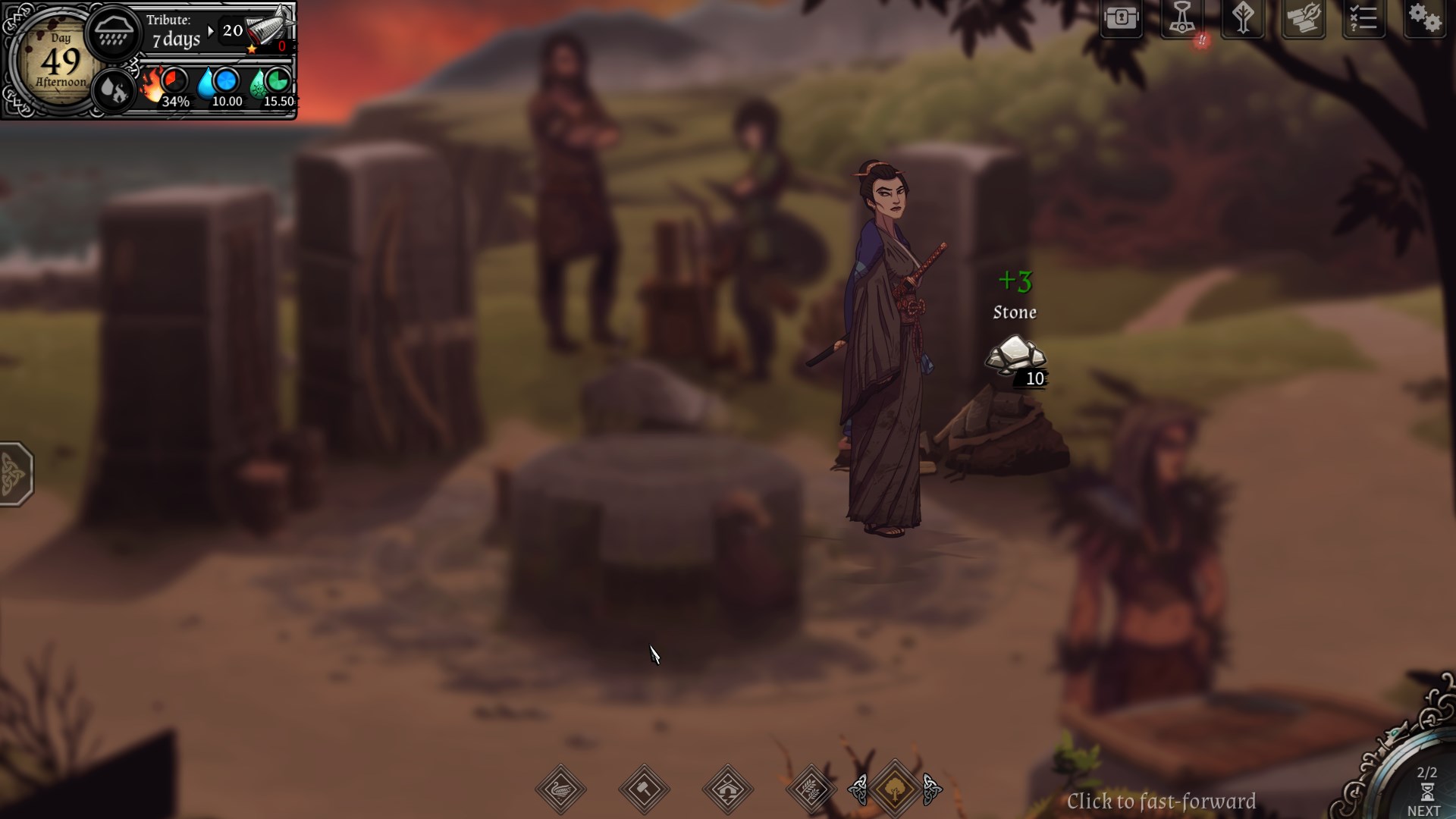The width and height of the screenshot is (1456, 819).
Task: Toggle the golden tree gathering mode
Action: [x=895, y=789]
